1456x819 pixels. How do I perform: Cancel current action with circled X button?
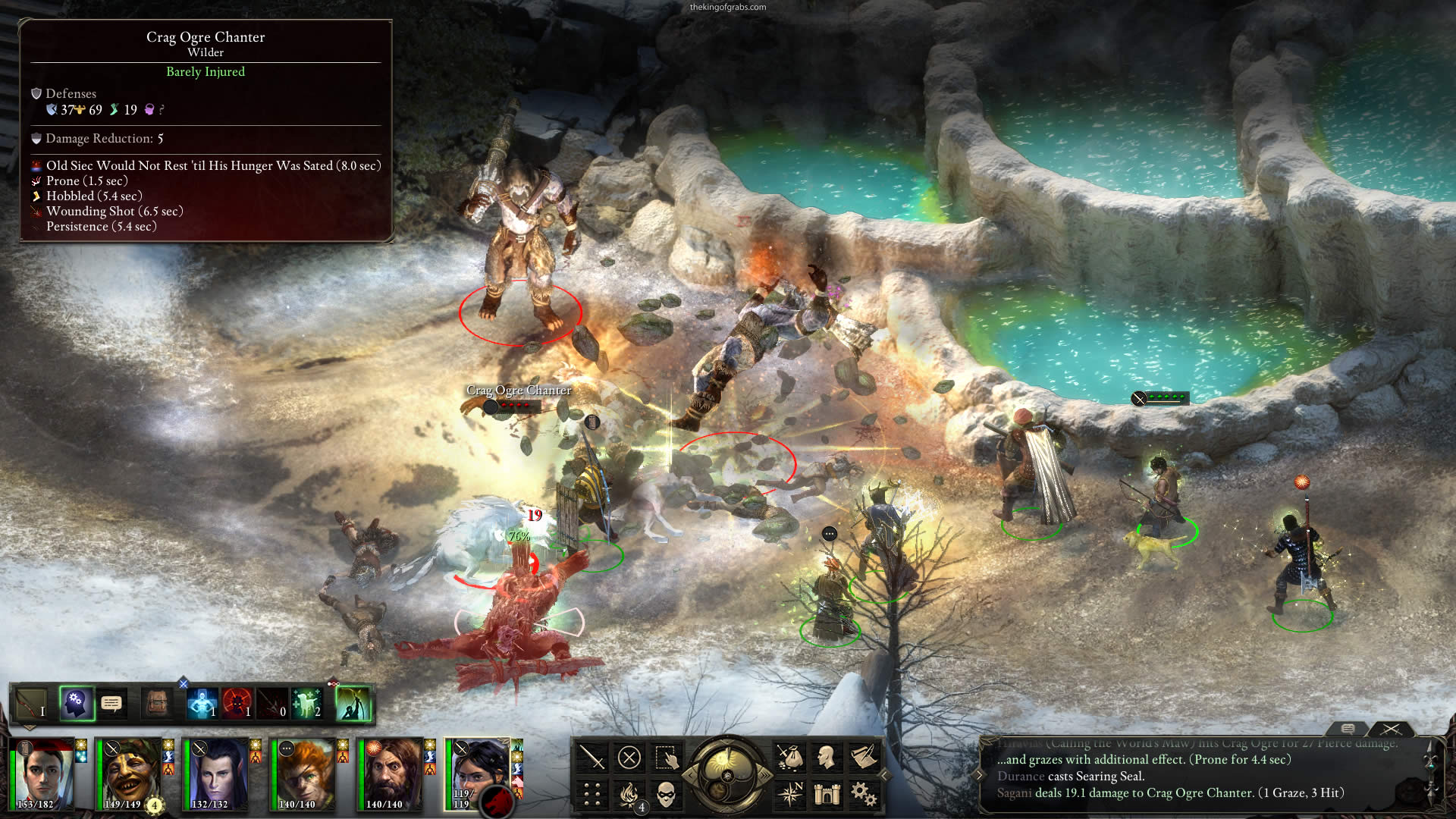coord(629,758)
